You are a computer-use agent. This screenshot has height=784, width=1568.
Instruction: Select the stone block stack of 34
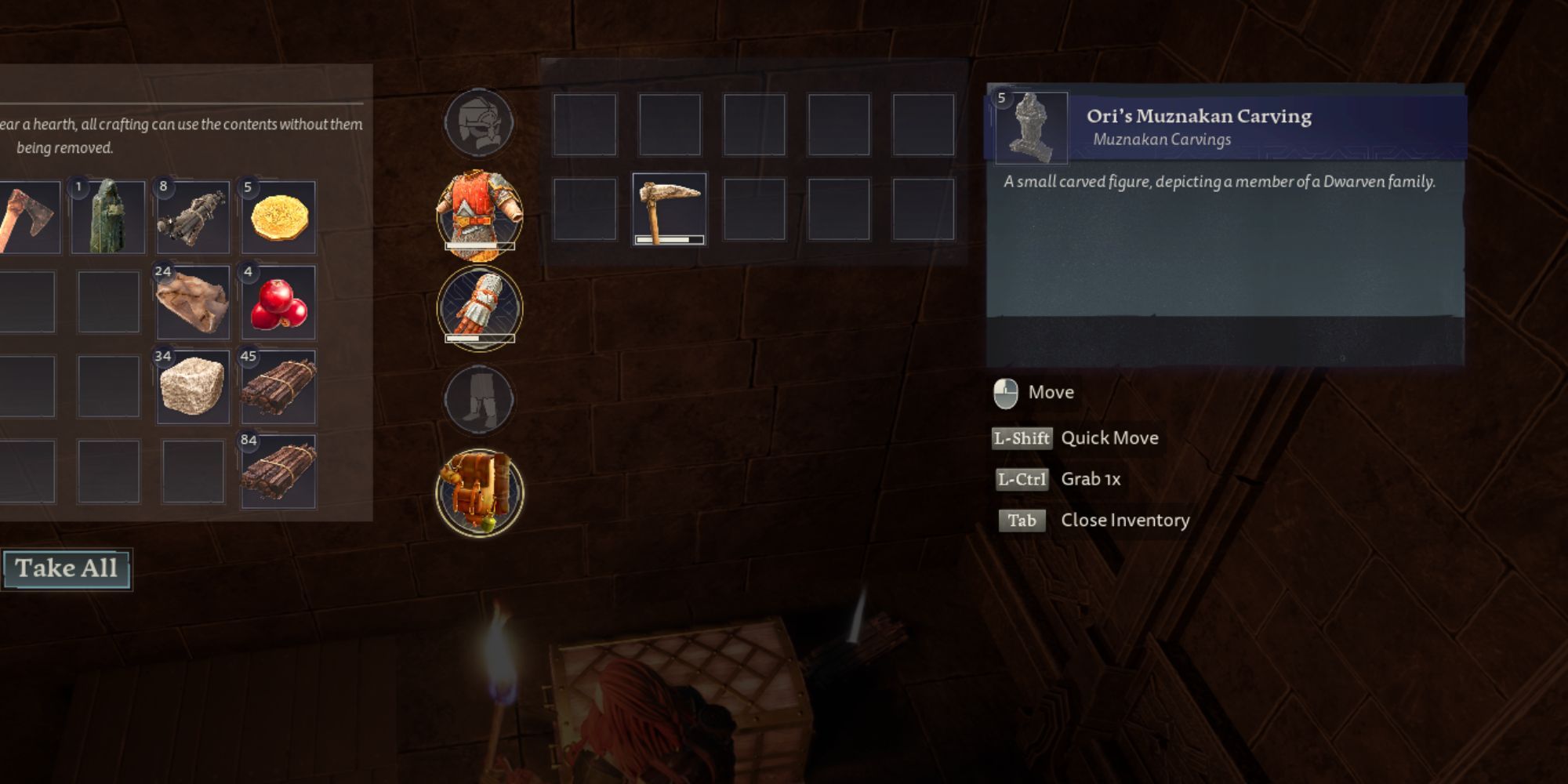(193, 387)
